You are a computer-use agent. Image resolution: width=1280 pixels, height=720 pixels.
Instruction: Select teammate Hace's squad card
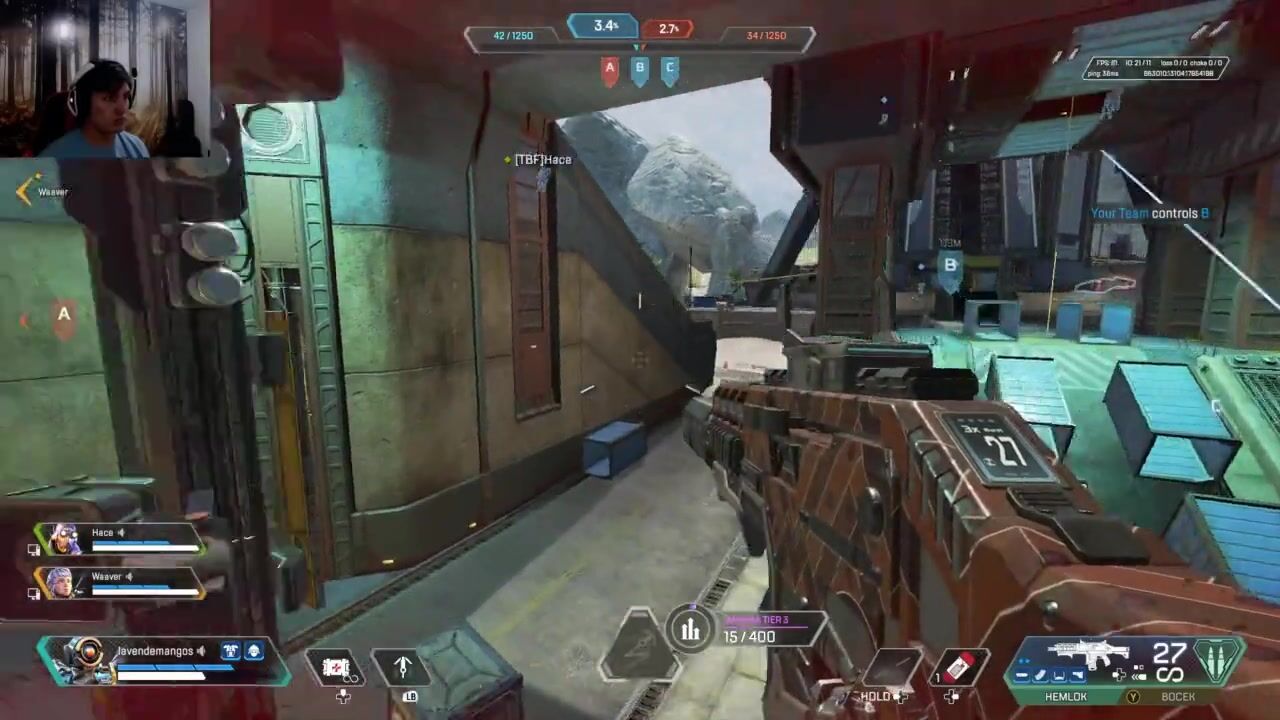click(x=120, y=539)
